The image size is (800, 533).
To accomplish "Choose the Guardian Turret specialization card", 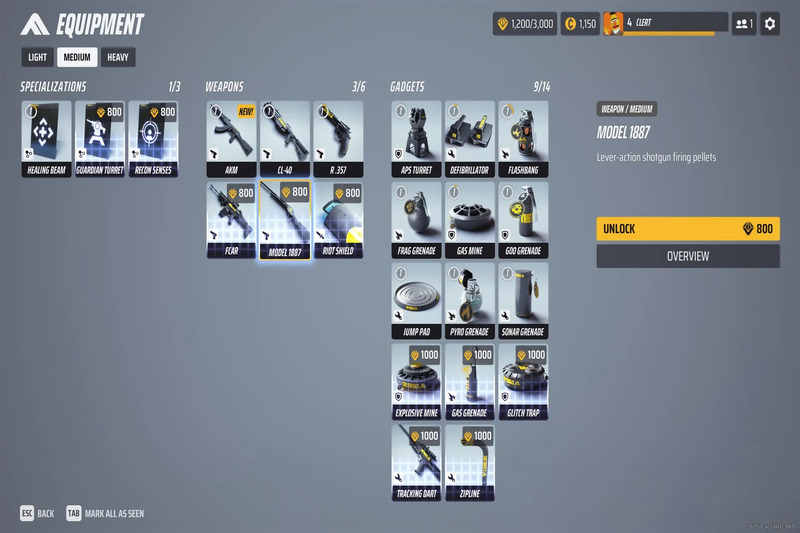I will click(100, 138).
